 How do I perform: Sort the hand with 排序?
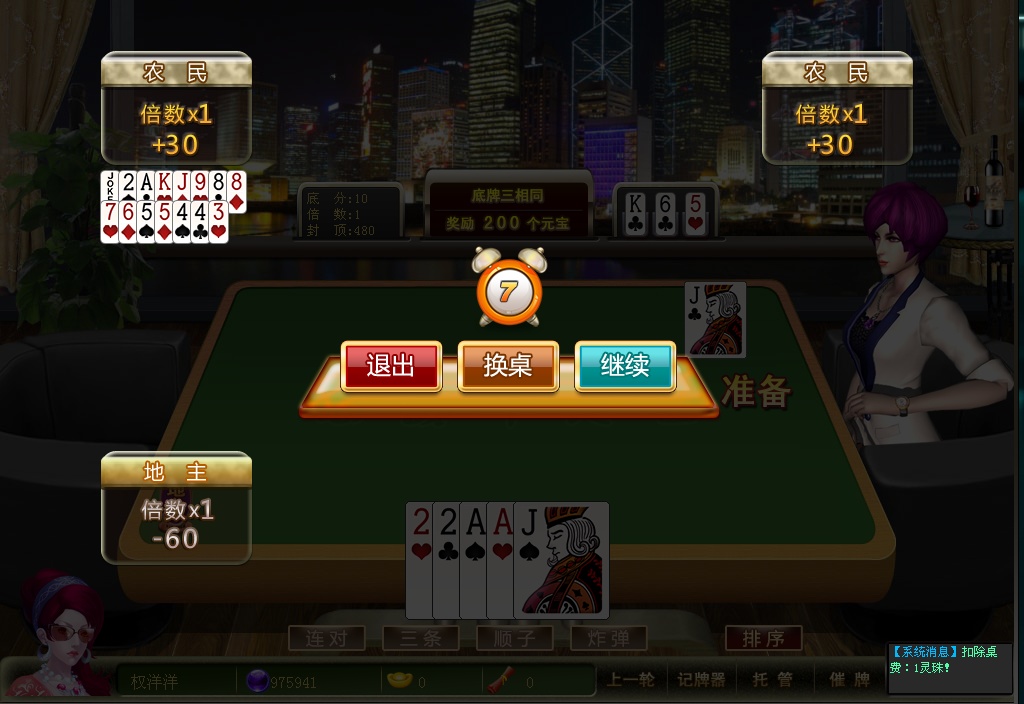pos(763,638)
